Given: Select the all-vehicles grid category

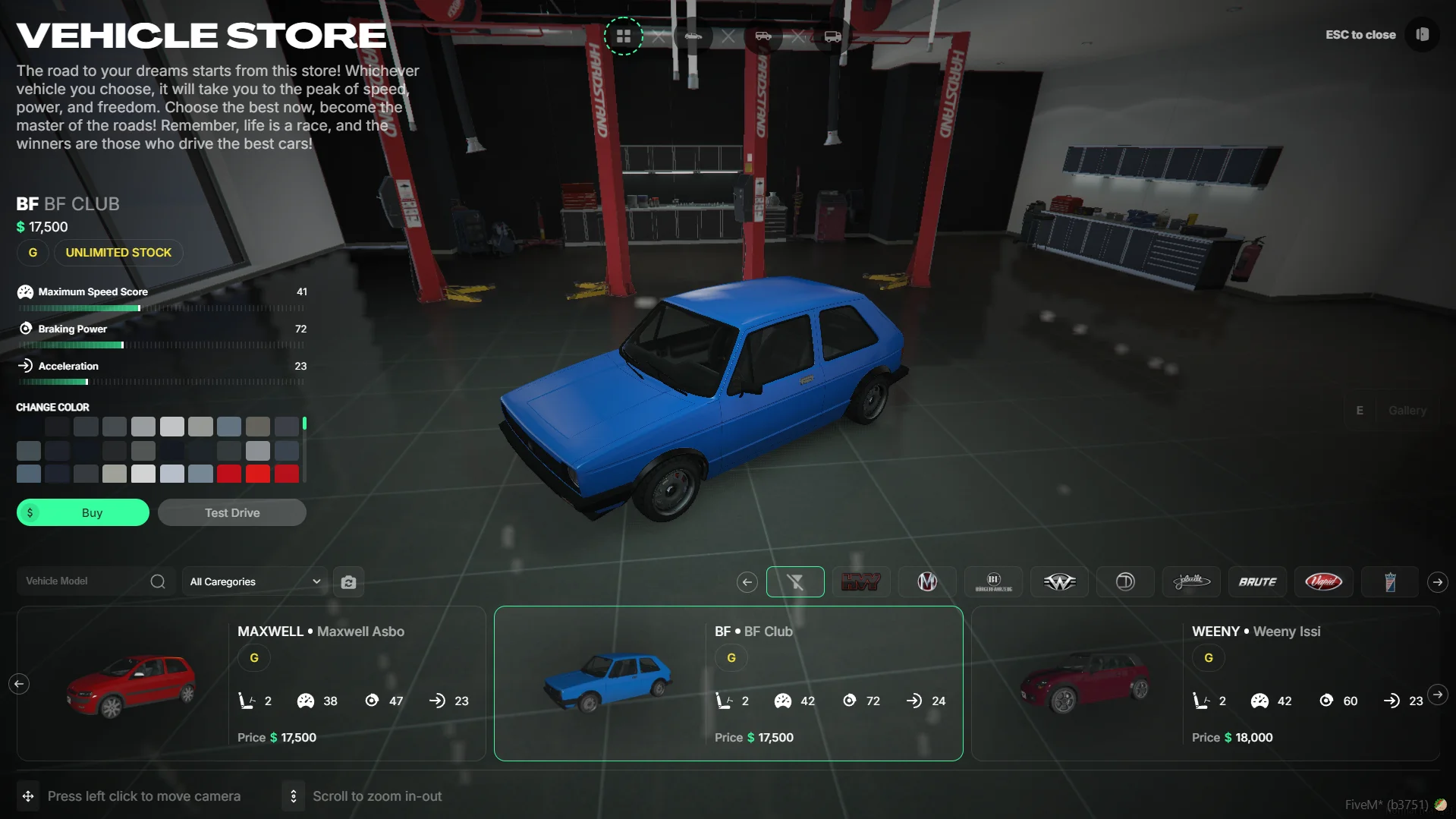Looking at the screenshot, I should point(624,36).
